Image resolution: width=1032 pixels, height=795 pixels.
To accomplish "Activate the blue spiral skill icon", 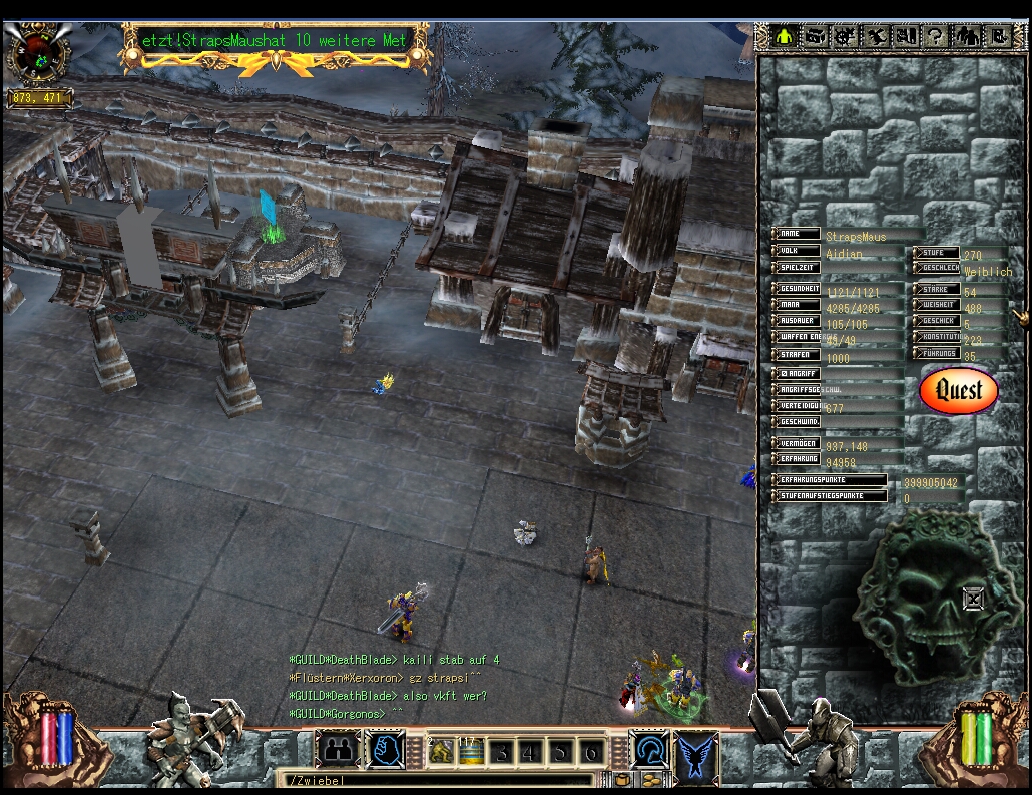I will pos(647,750).
